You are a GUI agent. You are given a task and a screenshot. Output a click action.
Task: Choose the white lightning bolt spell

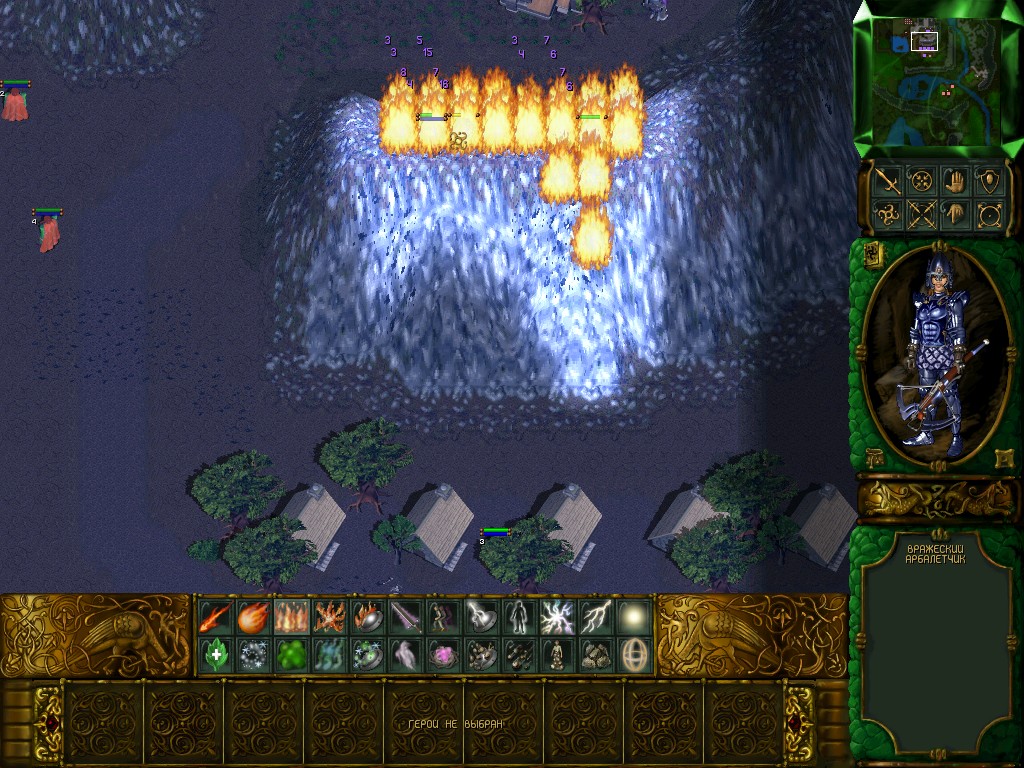[596, 617]
